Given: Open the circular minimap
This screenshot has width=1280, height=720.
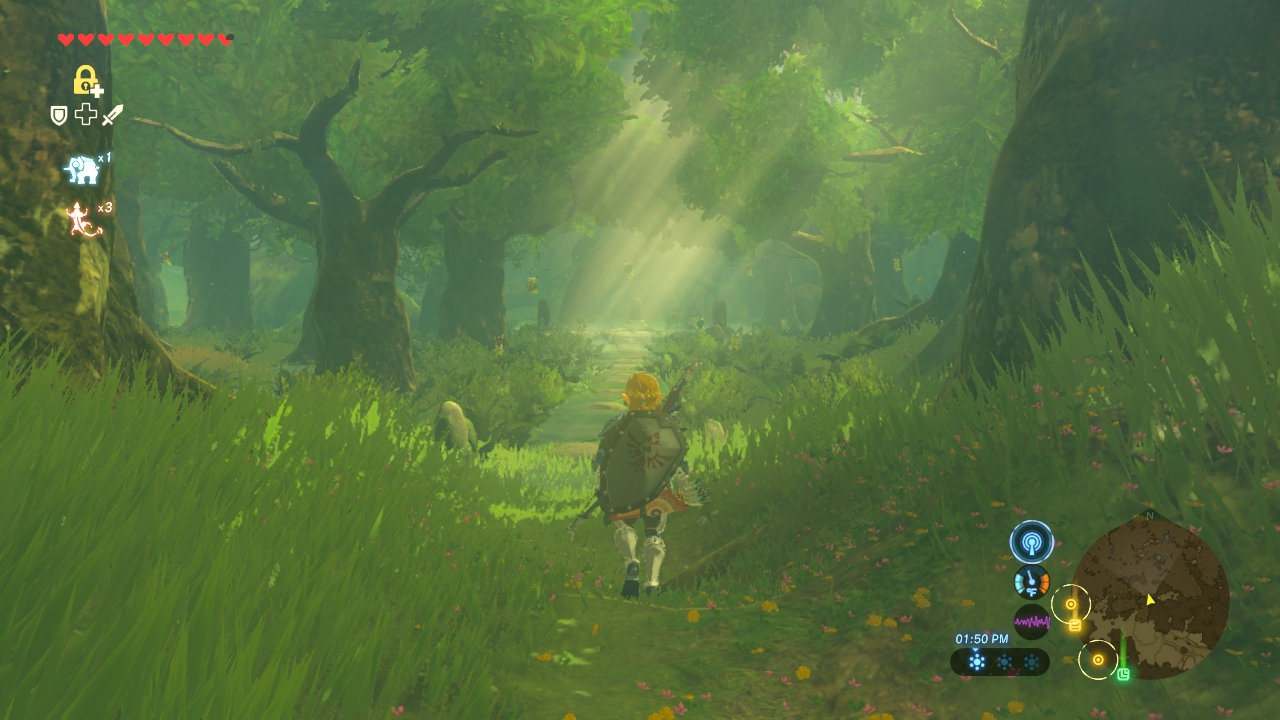Looking at the screenshot, I should 1150,598.
